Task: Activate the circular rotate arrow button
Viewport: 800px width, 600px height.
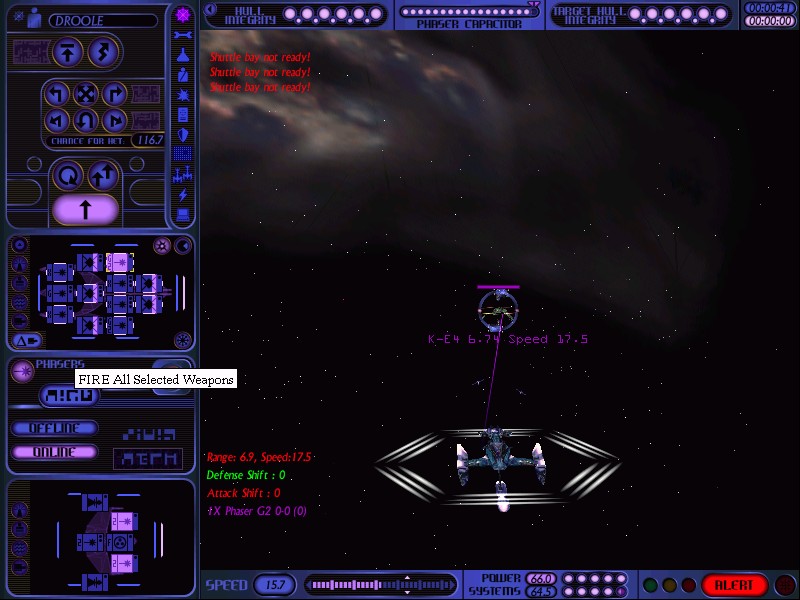Action: pyautogui.click(x=68, y=176)
